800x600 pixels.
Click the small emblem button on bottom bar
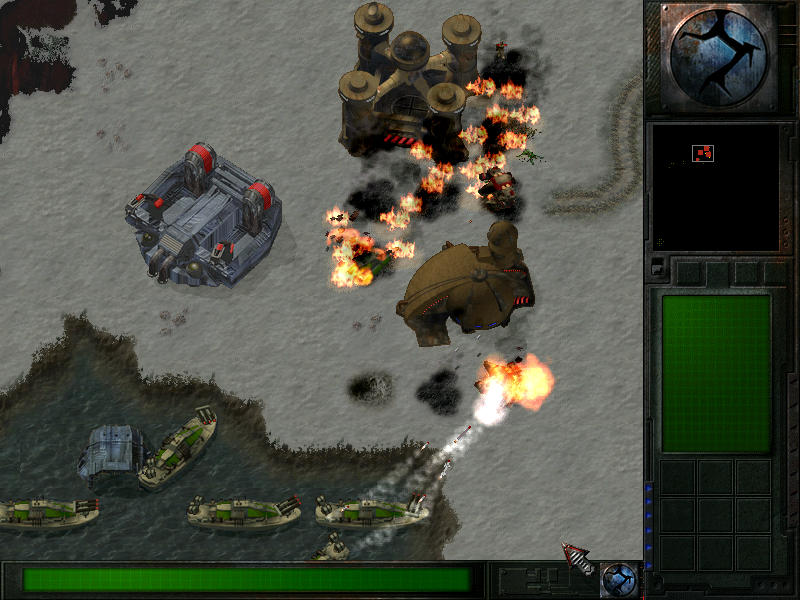tap(619, 579)
